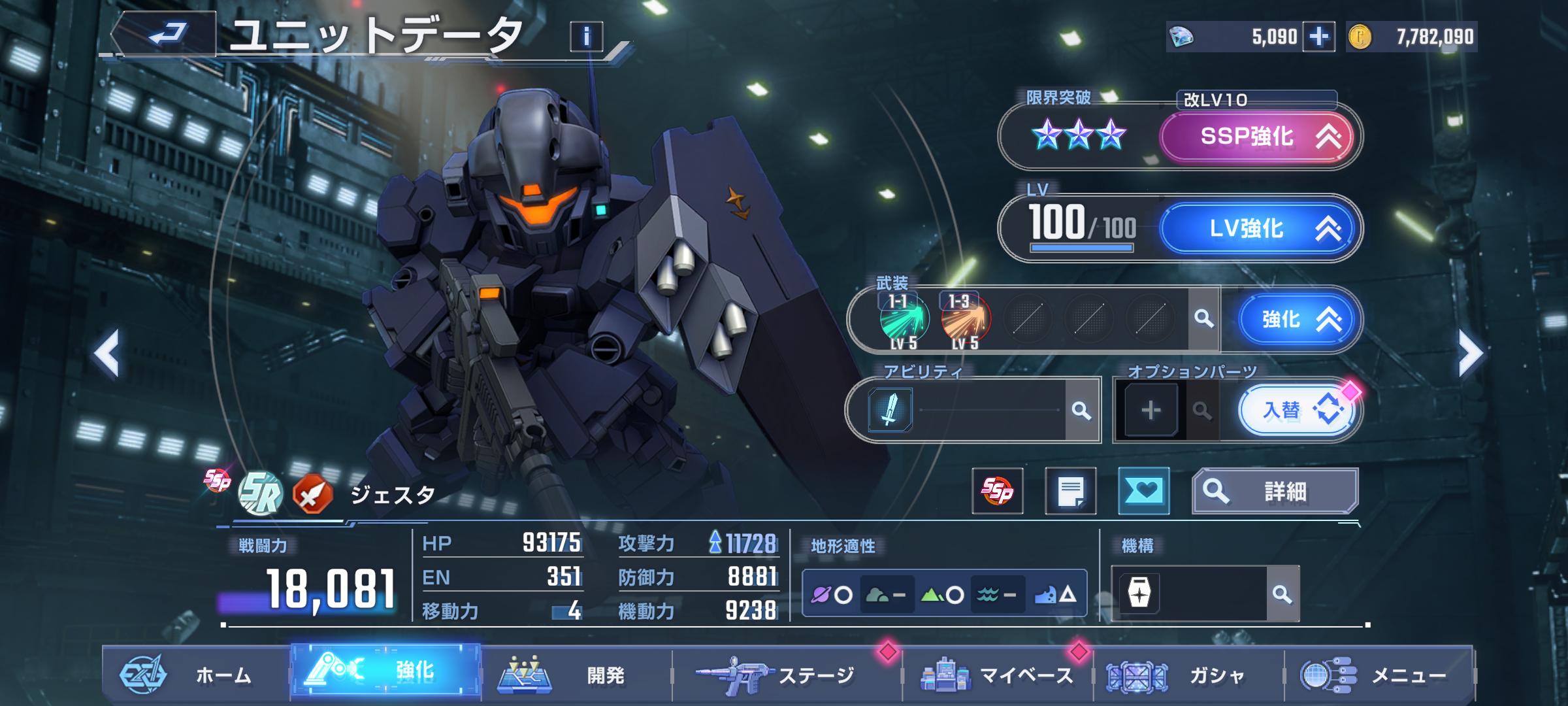Open the weapon 強化 enhance button
1568x706 pixels.
(x=1297, y=320)
